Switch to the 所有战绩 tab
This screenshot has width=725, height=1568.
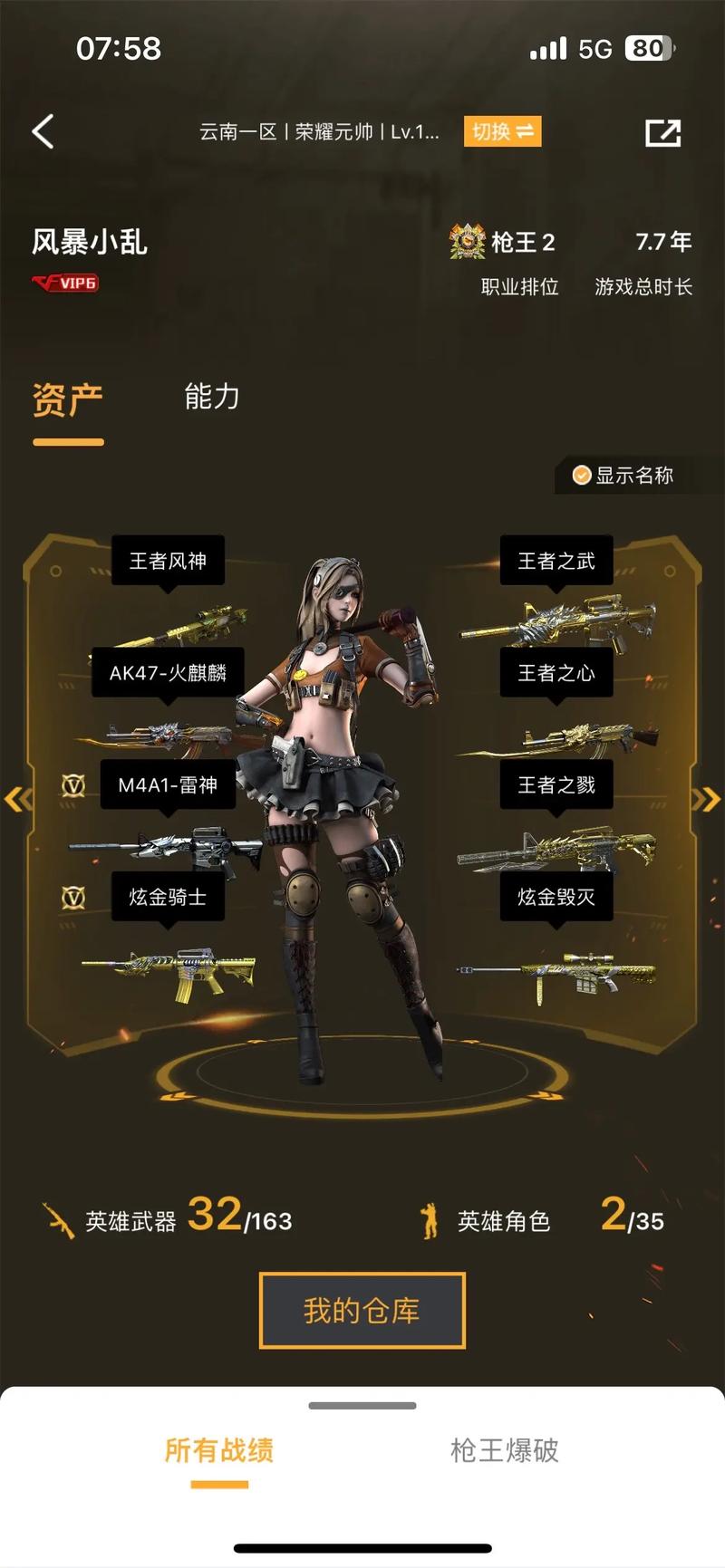click(219, 1450)
